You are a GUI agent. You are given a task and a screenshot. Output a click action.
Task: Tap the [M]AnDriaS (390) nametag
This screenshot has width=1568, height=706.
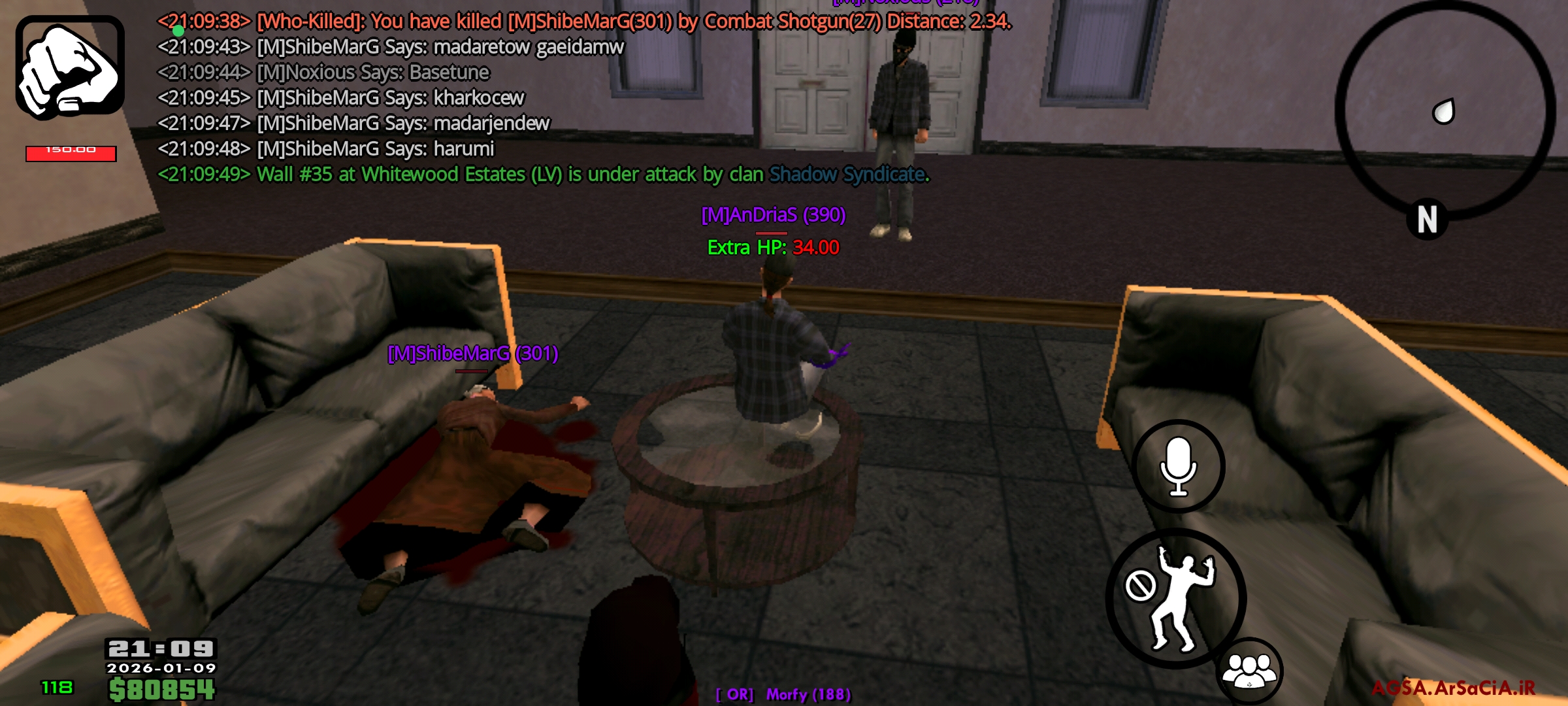click(772, 214)
